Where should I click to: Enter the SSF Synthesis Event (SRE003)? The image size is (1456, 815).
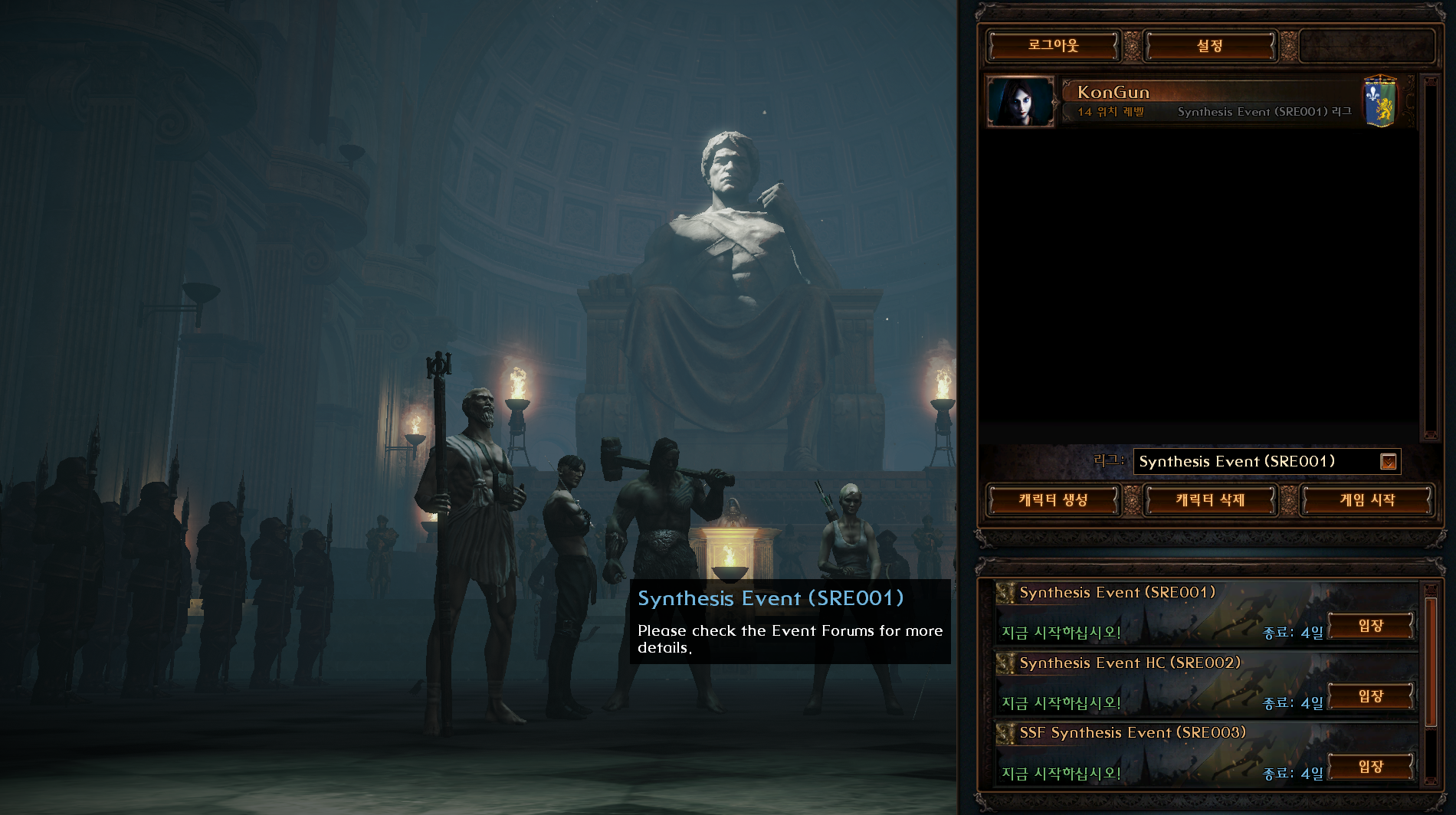click(1370, 767)
